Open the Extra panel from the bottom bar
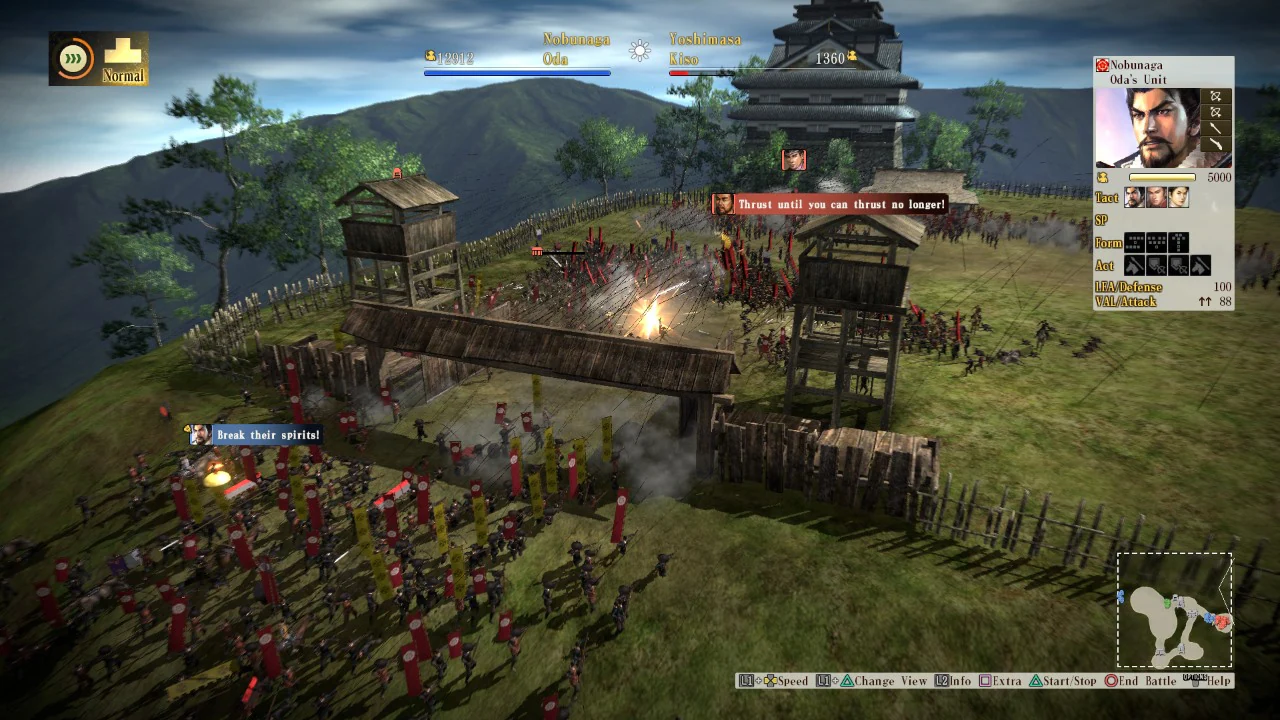 pos(1004,681)
